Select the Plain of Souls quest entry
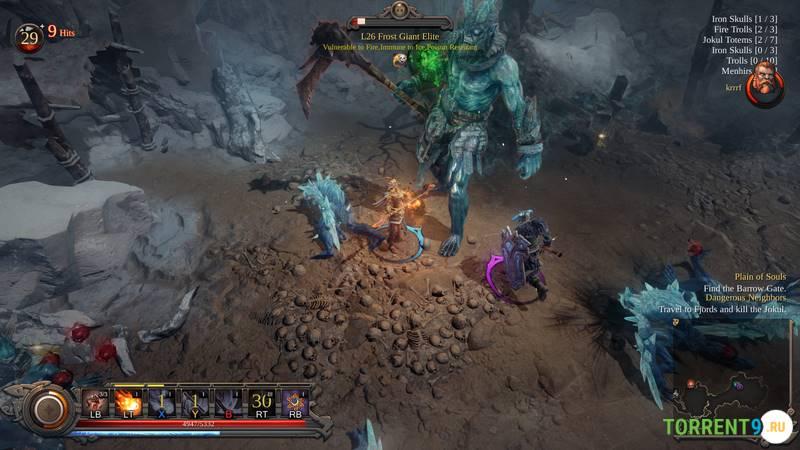 760,277
